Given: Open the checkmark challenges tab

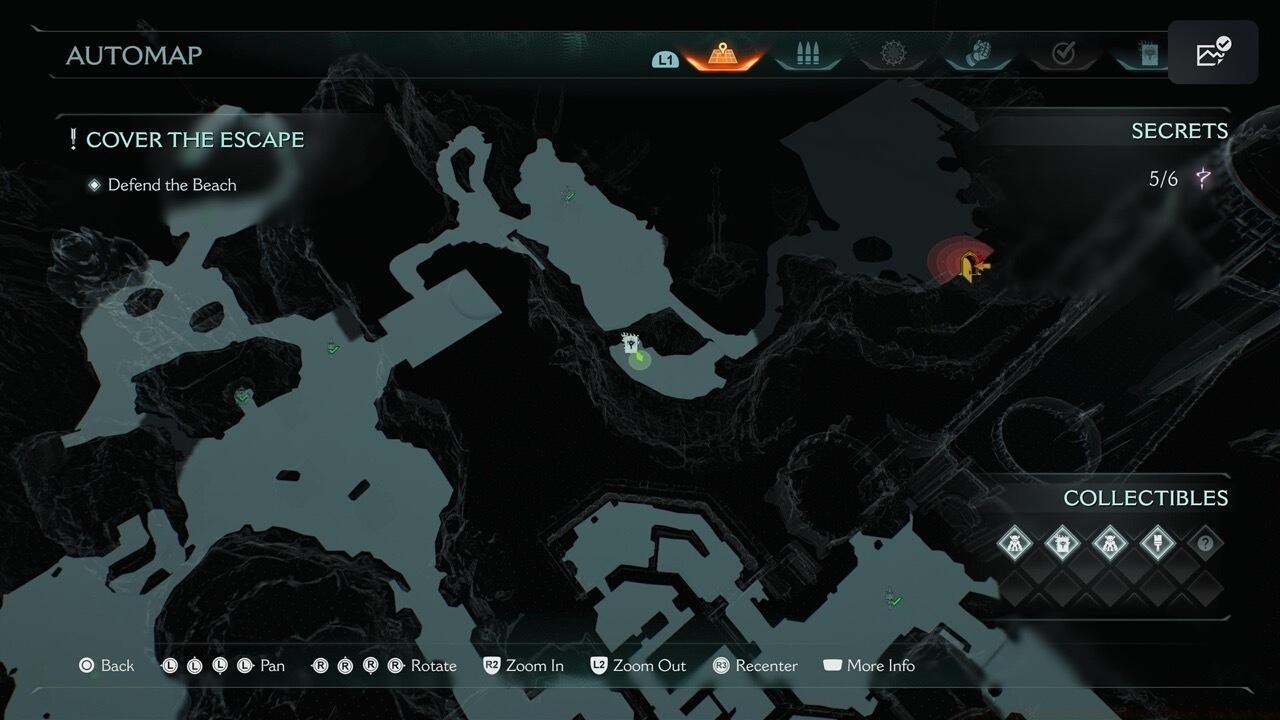Looking at the screenshot, I should click(1063, 55).
